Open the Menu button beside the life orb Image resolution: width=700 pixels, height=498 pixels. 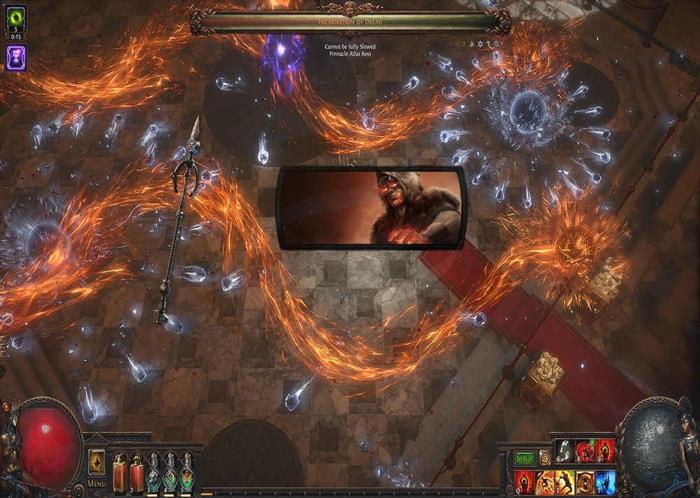(x=97, y=463)
